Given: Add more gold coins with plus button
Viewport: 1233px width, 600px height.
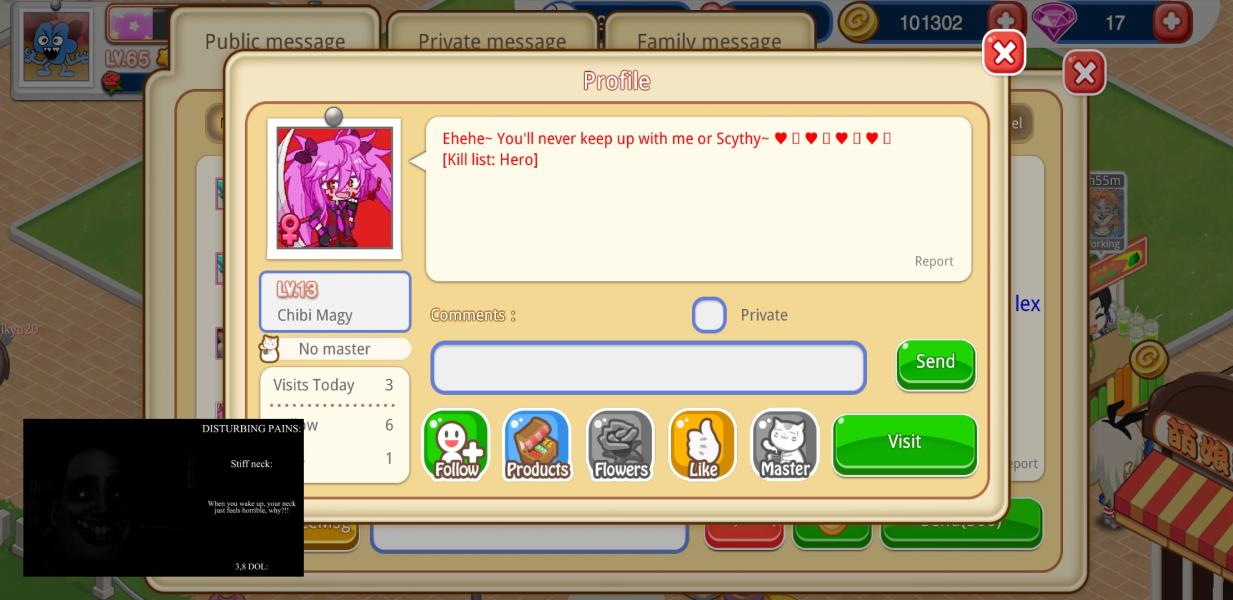Looking at the screenshot, I should [1006, 21].
